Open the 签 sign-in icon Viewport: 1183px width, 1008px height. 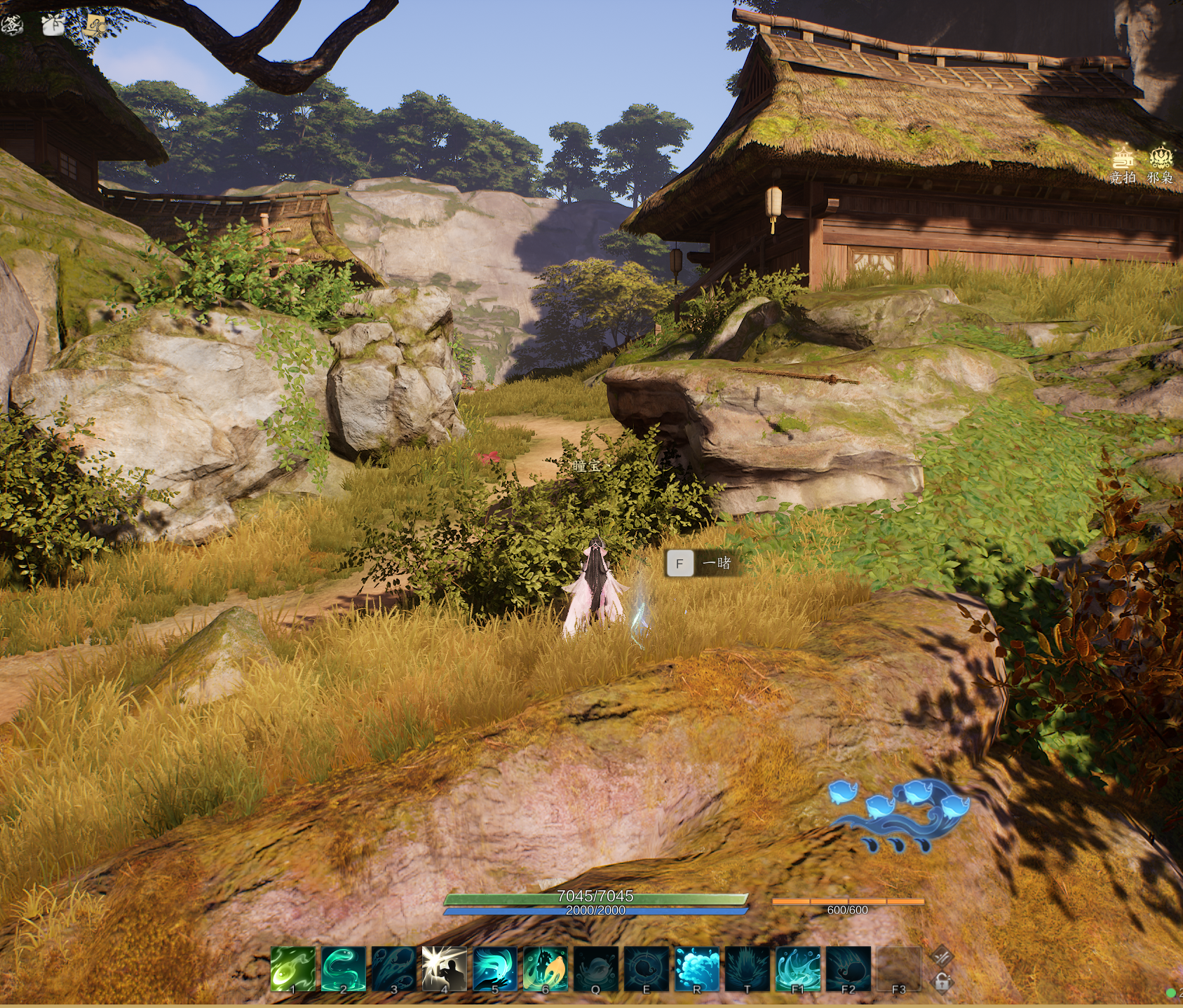12,25
